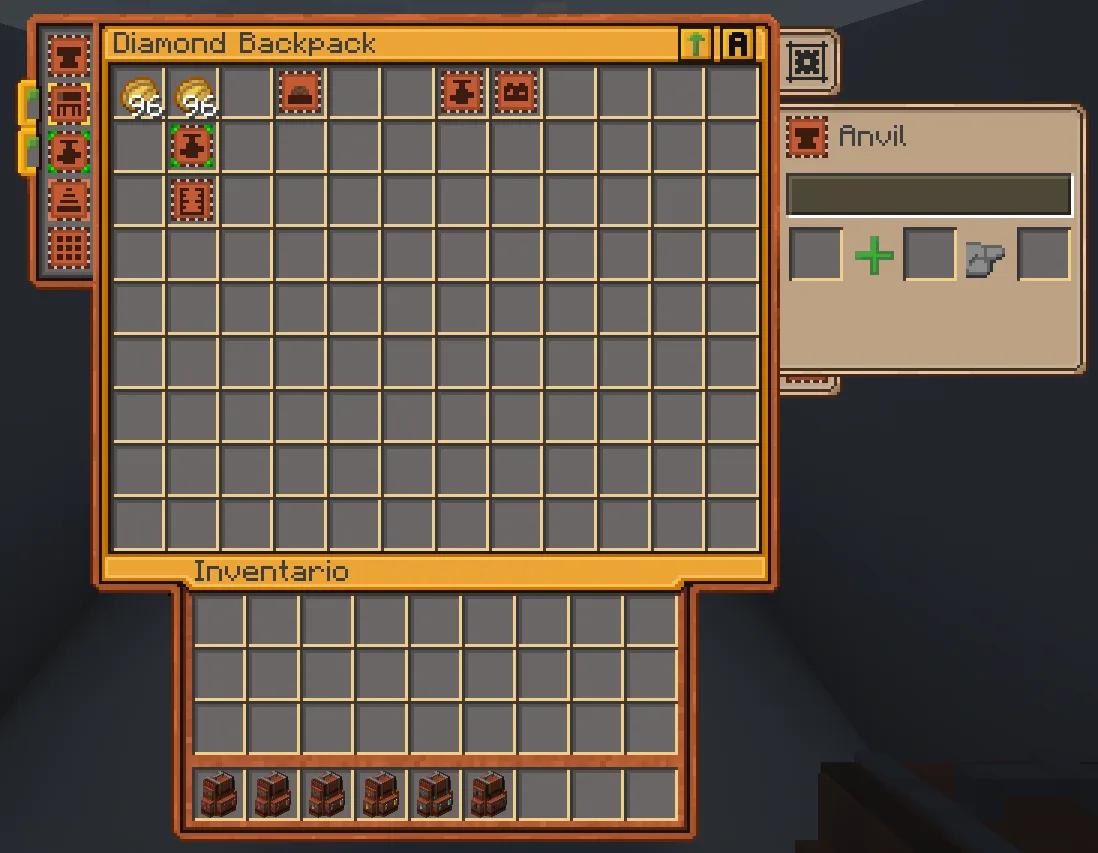Toggle the "A" button beside the green arrow

[x=738, y=44]
